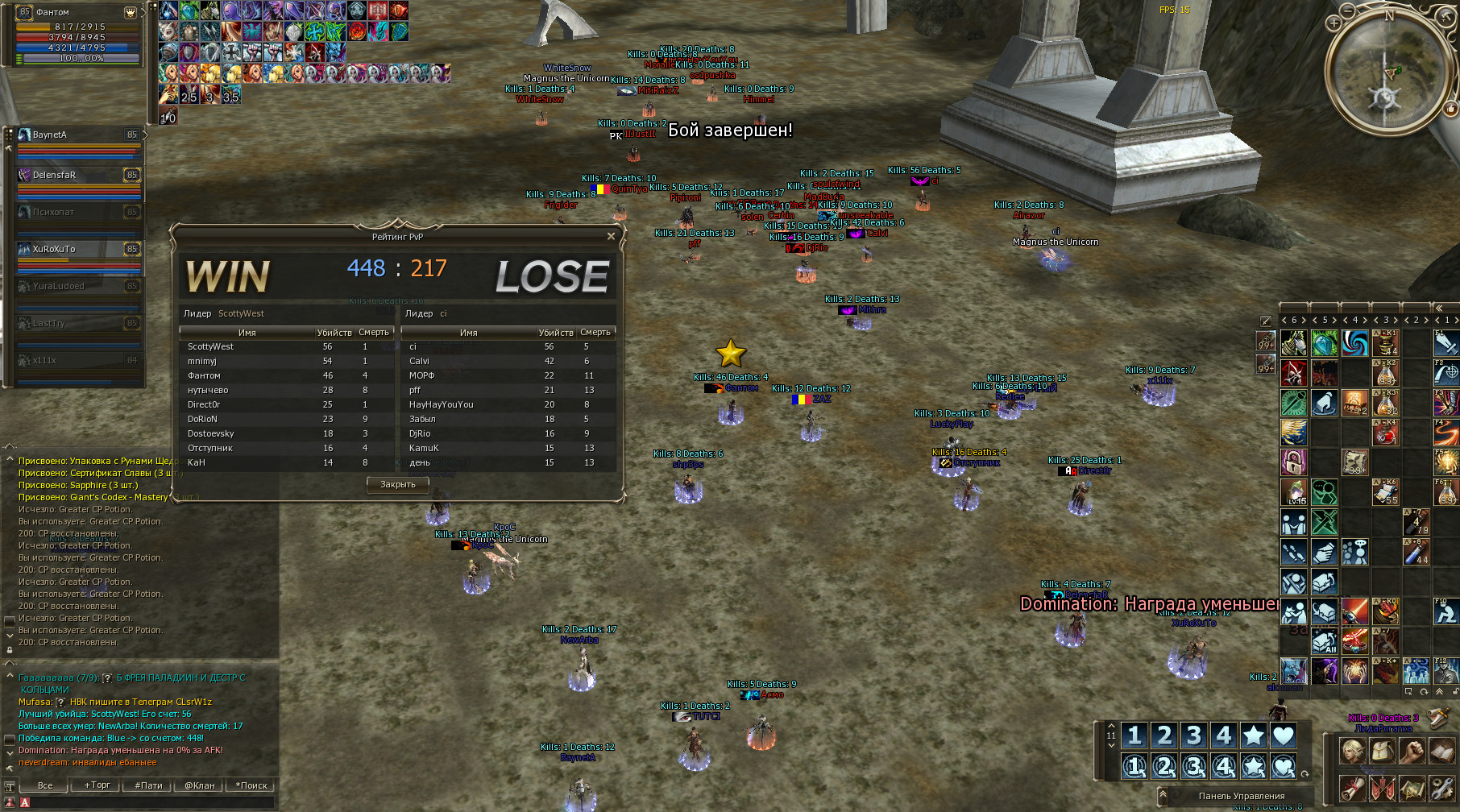Toggle the star macro slot in Панель Управления
The height and width of the screenshot is (812, 1460).
(x=1253, y=735)
